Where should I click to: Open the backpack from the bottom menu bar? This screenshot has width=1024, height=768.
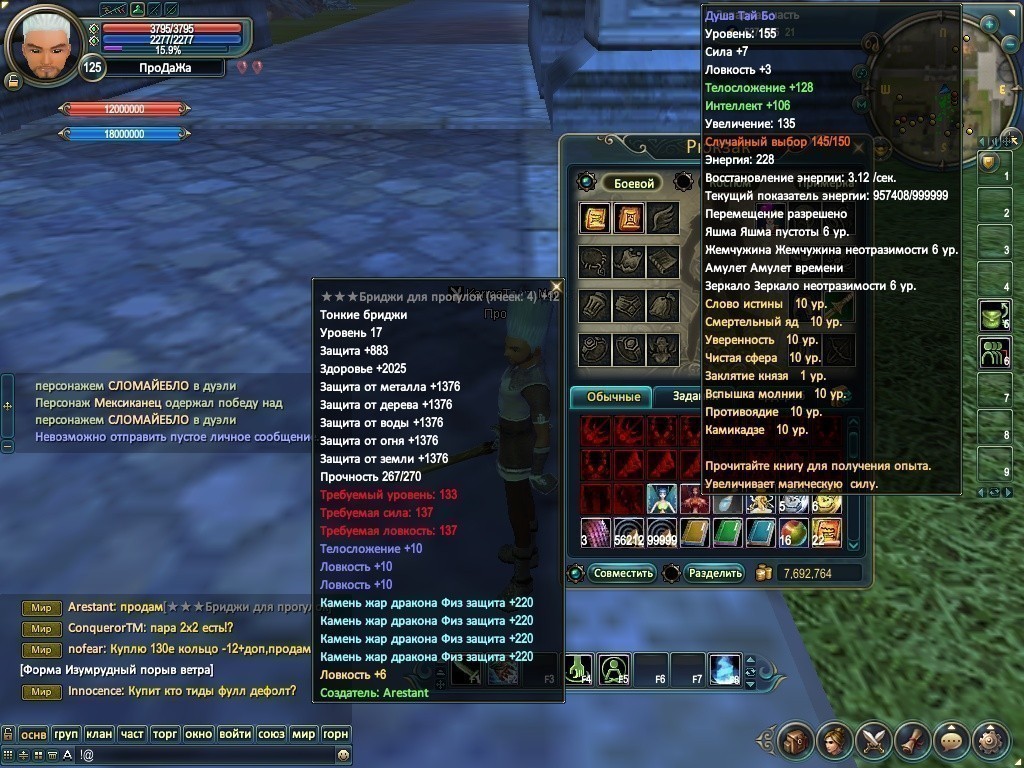[796, 741]
